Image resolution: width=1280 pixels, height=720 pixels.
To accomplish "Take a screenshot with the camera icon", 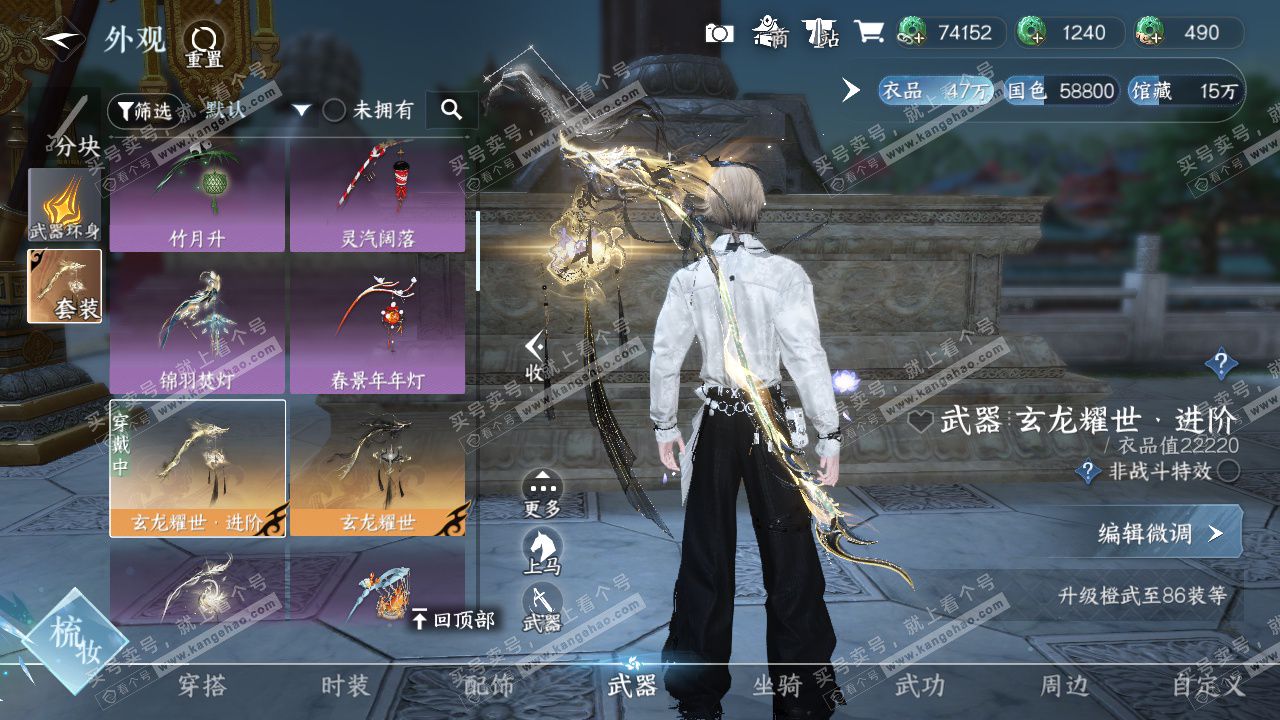I will tap(719, 33).
